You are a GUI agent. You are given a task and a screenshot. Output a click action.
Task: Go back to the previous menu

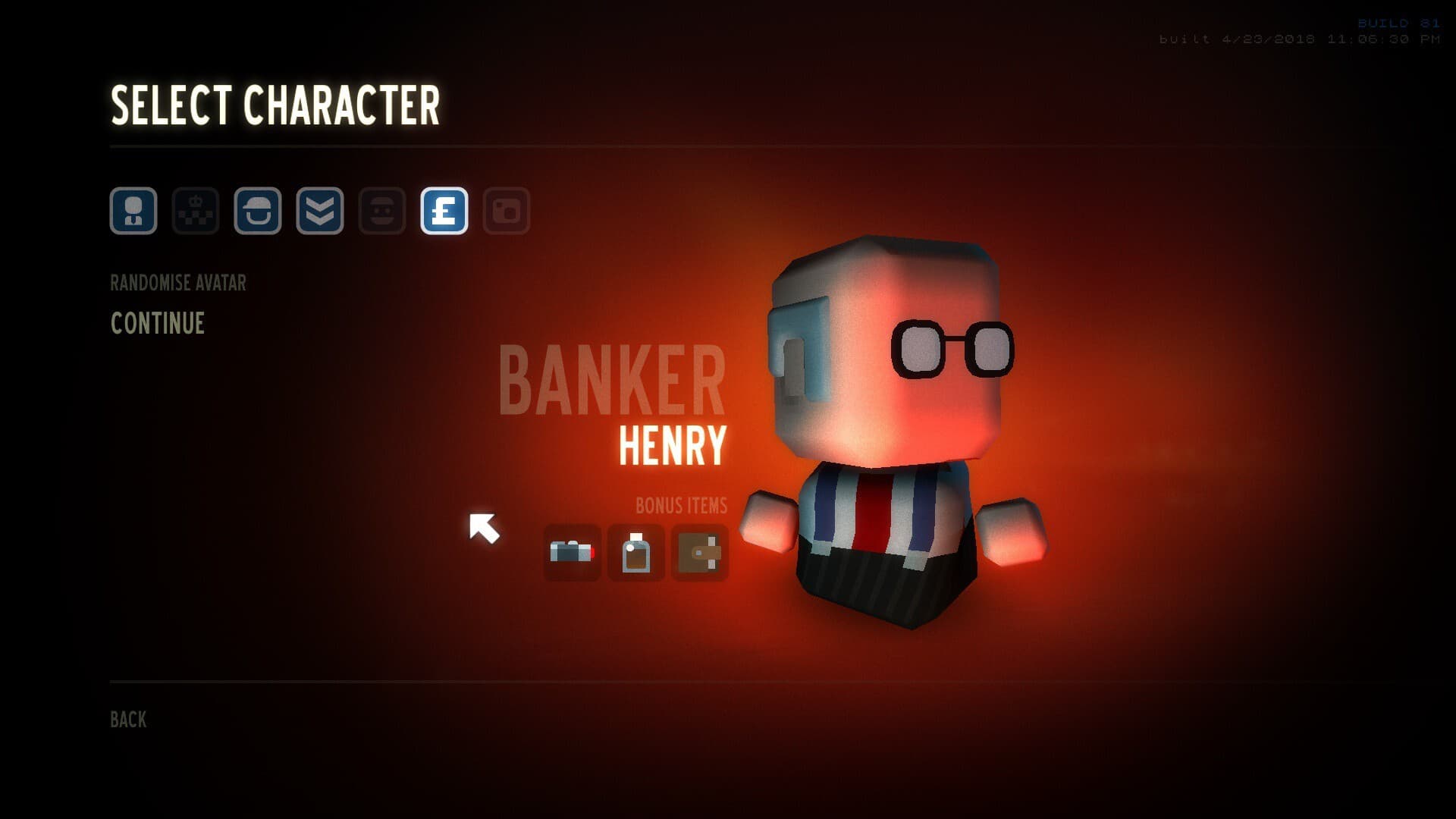pos(128,720)
